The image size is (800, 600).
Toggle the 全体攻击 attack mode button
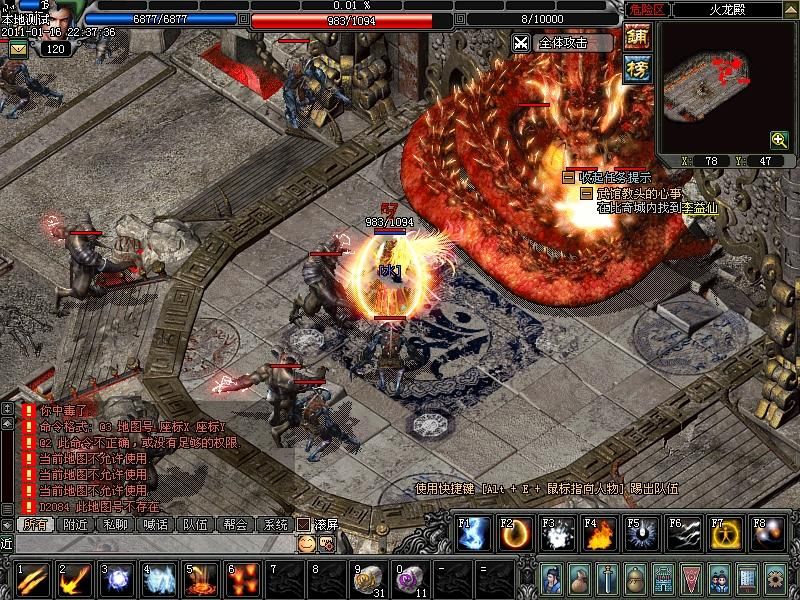562,43
